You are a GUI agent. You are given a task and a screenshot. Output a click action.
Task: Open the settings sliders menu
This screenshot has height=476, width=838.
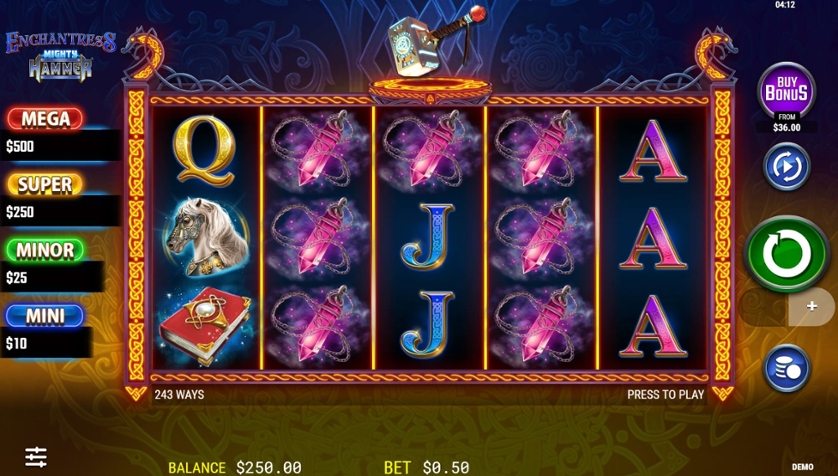[x=36, y=457]
